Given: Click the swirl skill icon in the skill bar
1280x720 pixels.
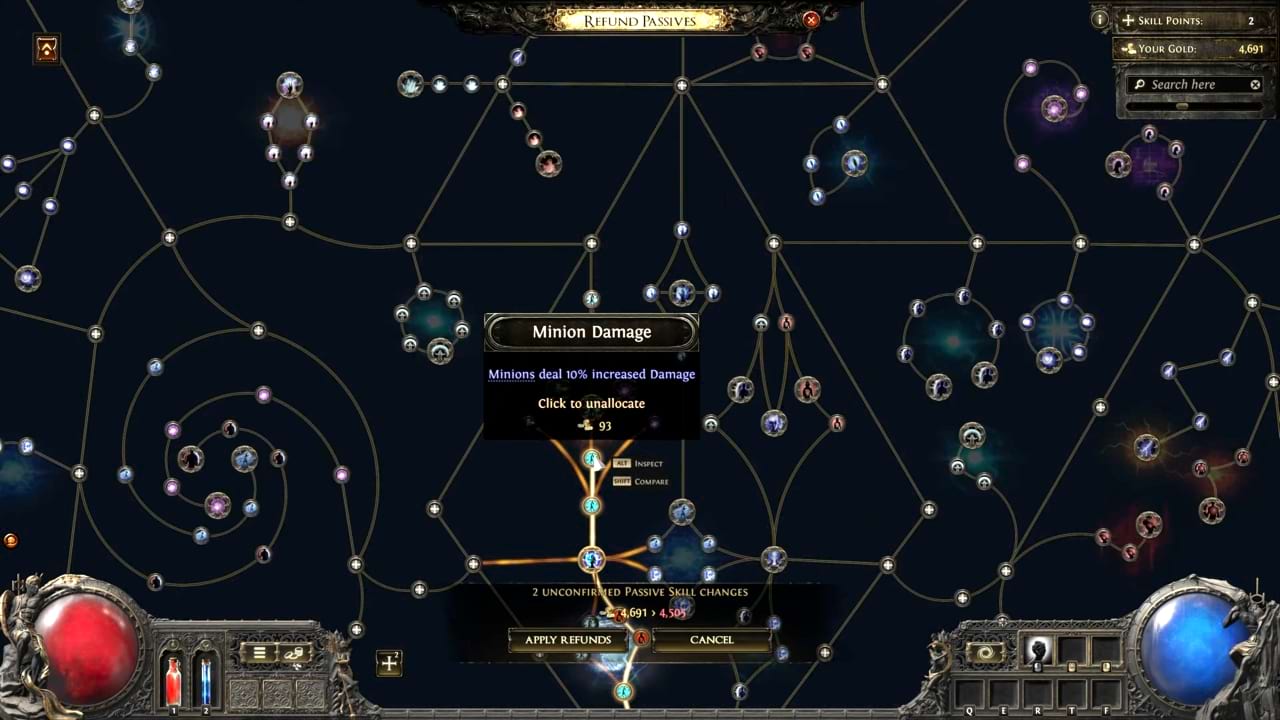Looking at the screenshot, I should click(x=986, y=652).
